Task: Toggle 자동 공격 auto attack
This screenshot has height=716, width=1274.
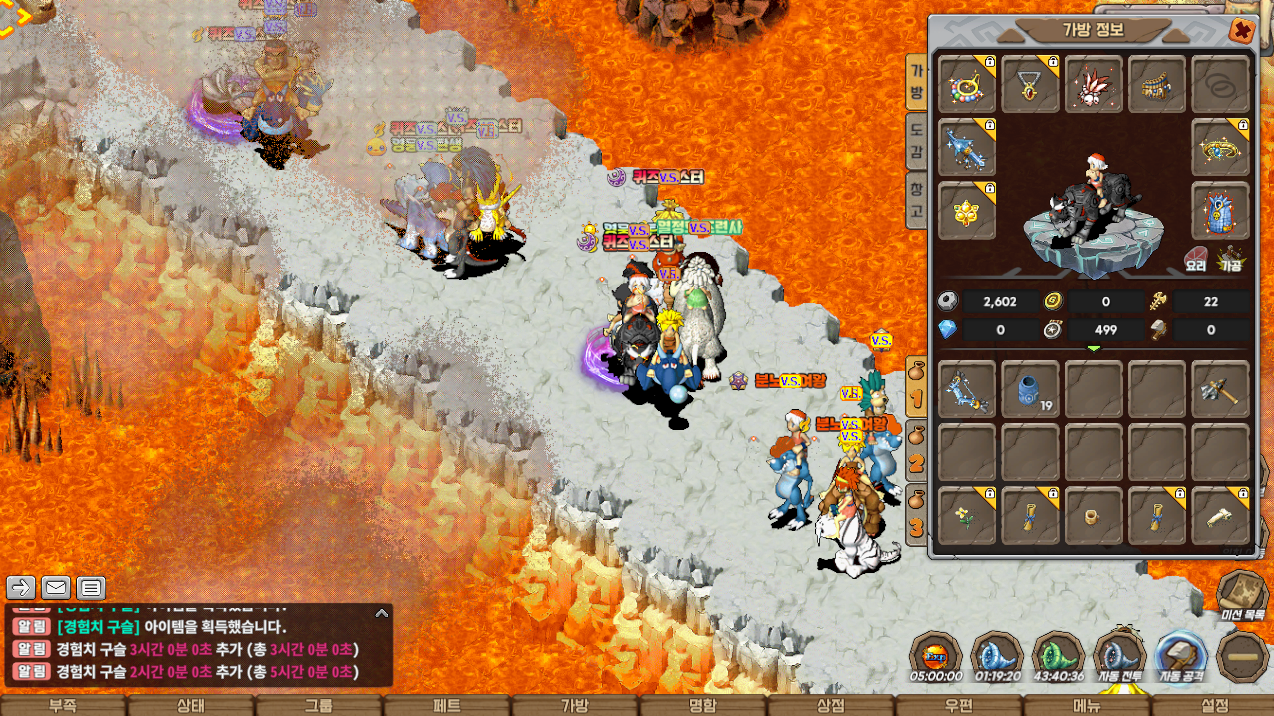Action: 1182,656
